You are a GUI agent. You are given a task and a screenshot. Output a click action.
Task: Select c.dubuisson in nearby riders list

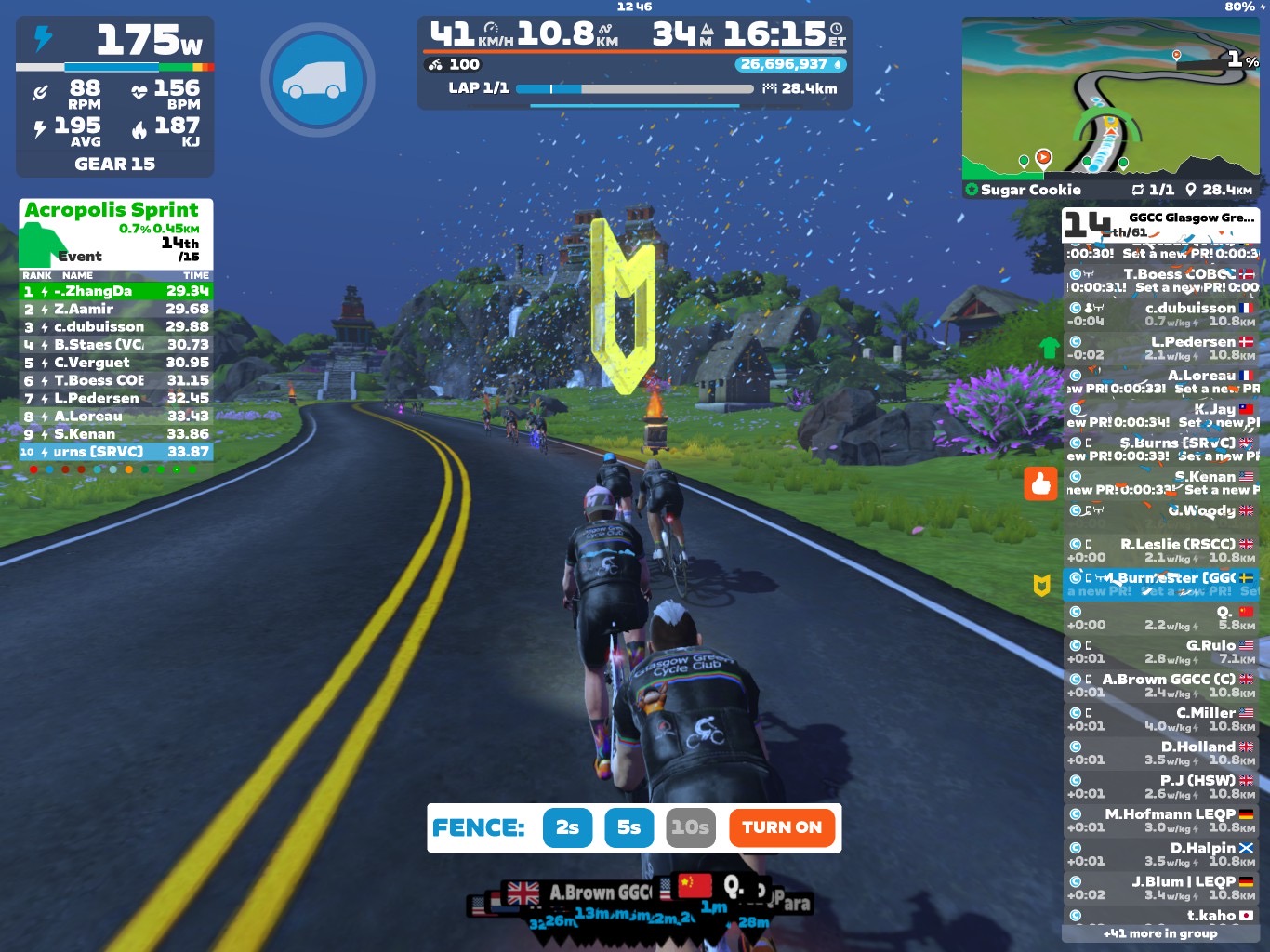tap(1160, 314)
